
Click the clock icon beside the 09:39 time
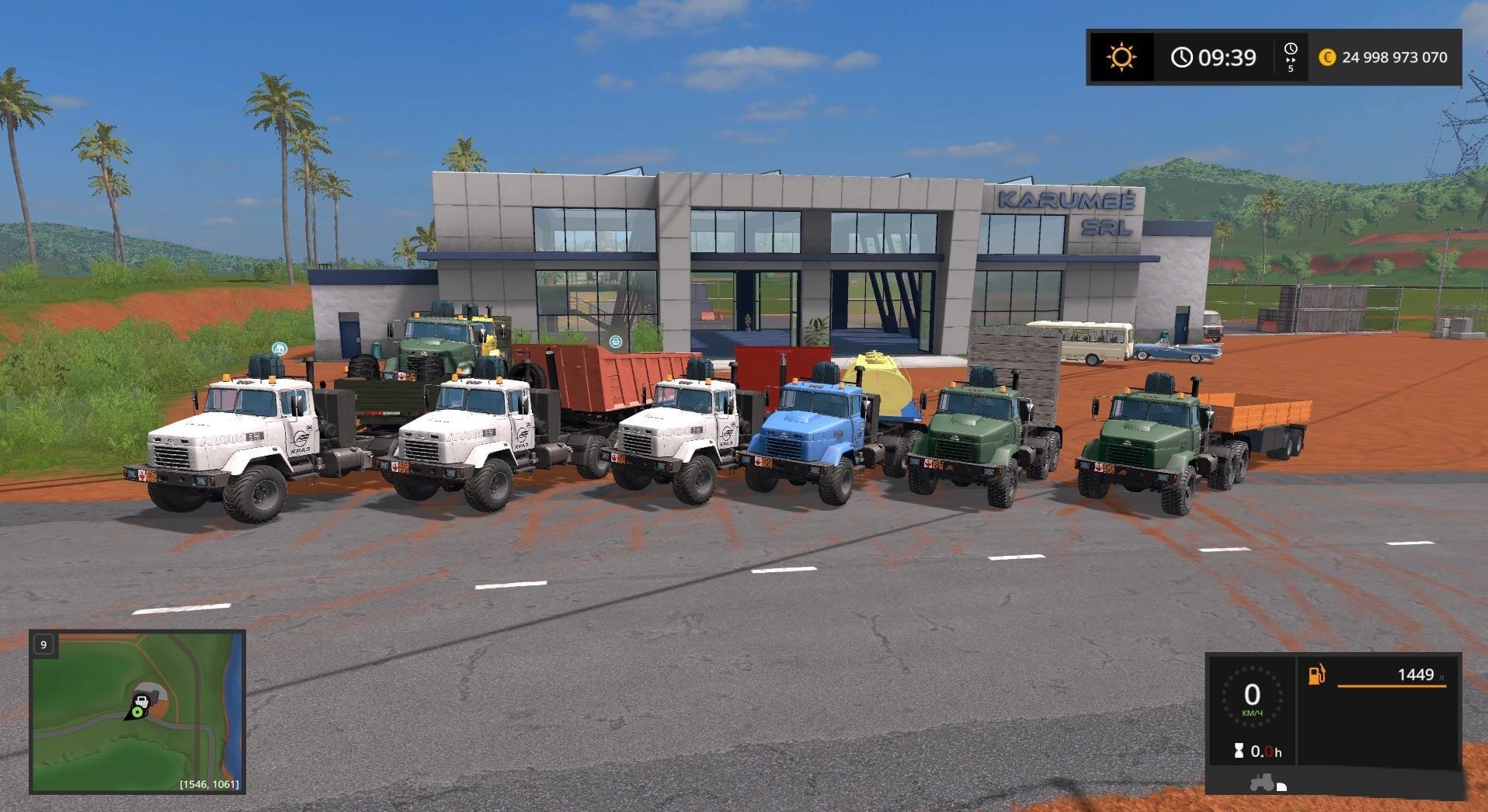click(x=1180, y=57)
